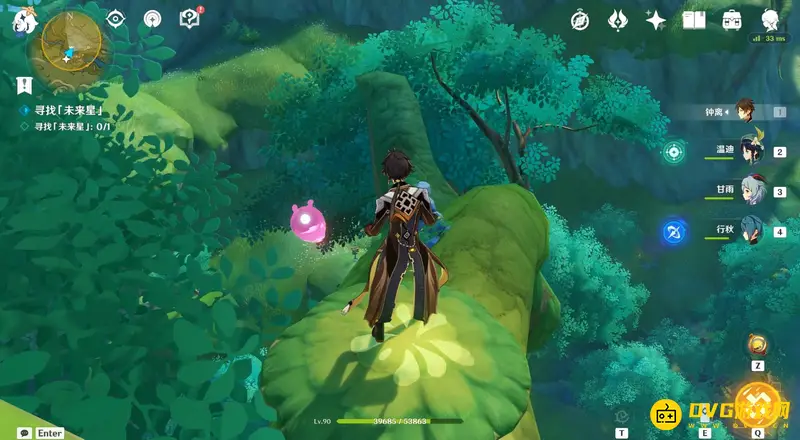Screen dimensions: 800x440
Task: Open the character profile head icon
Action: pyautogui.click(x=770, y=19)
